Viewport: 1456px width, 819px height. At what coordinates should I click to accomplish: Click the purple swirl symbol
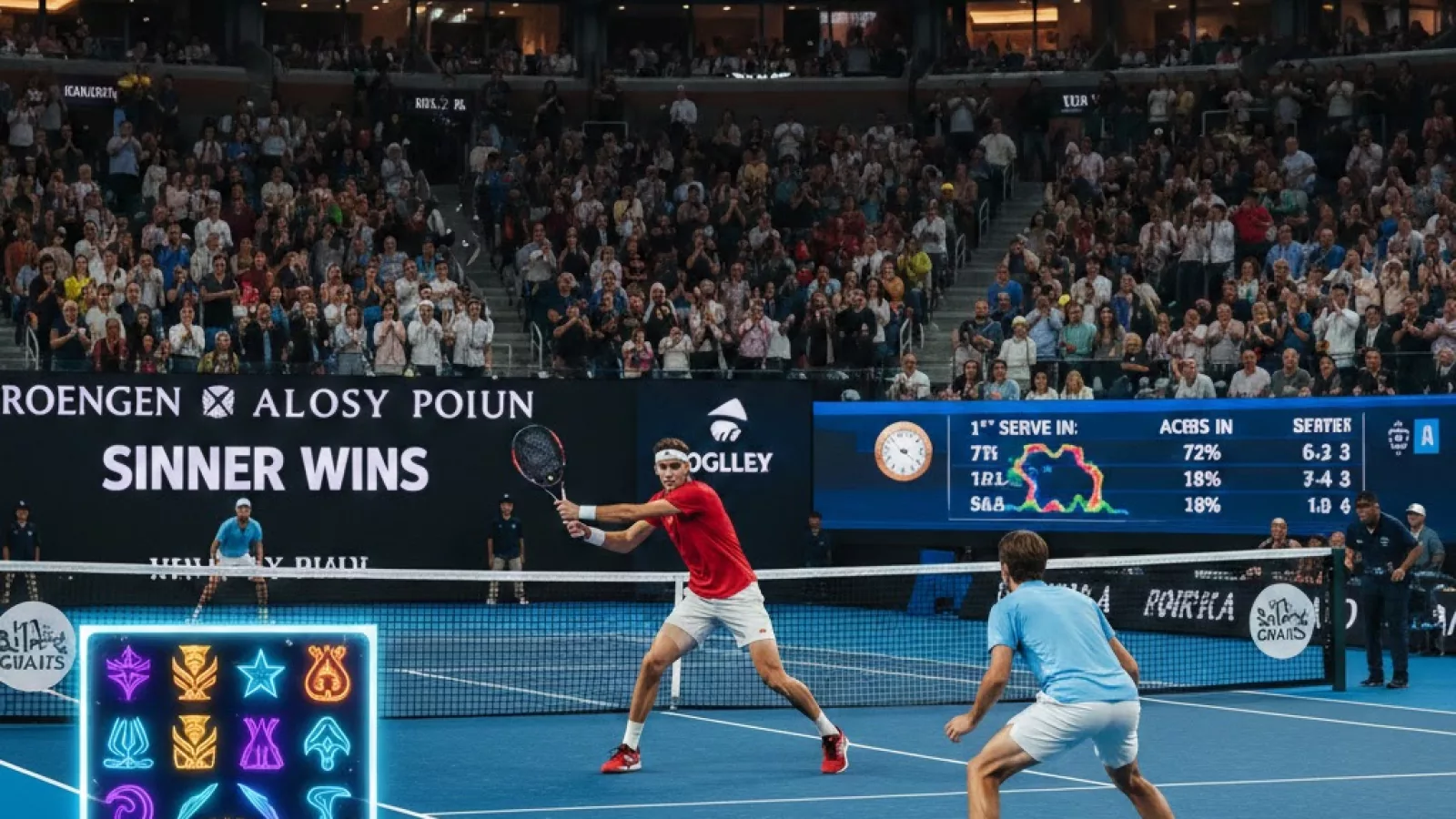(x=129, y=803)
